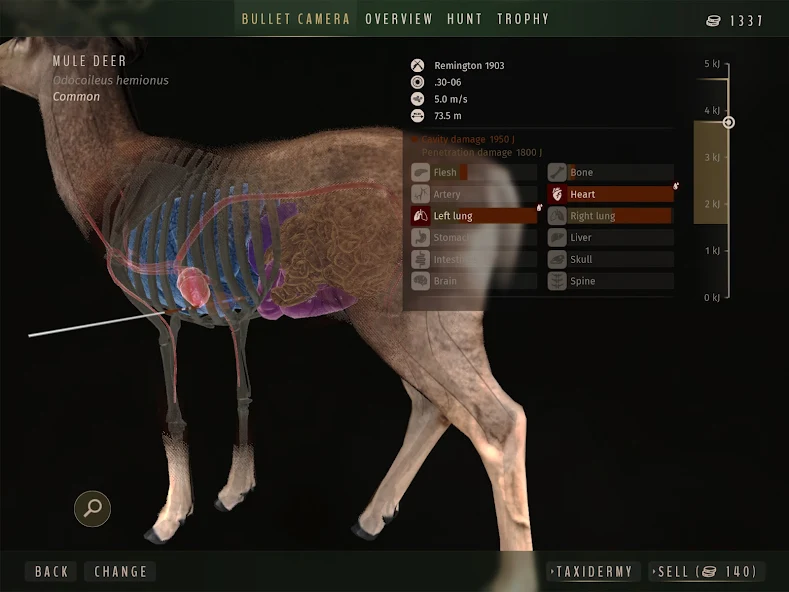
Task: Sell the trophy for 140
Action: pos(707,572)
